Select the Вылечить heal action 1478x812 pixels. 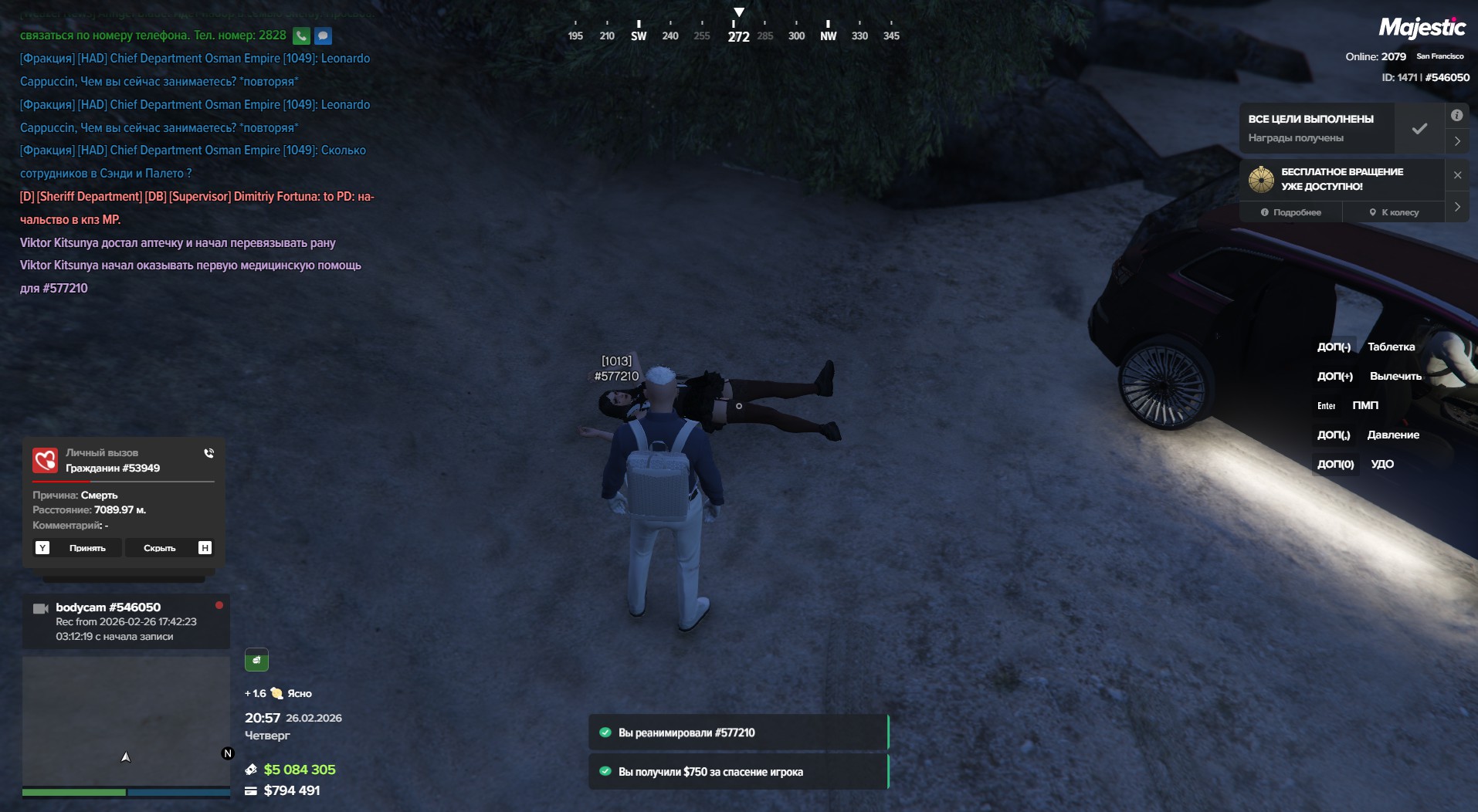coord(1395,376)
